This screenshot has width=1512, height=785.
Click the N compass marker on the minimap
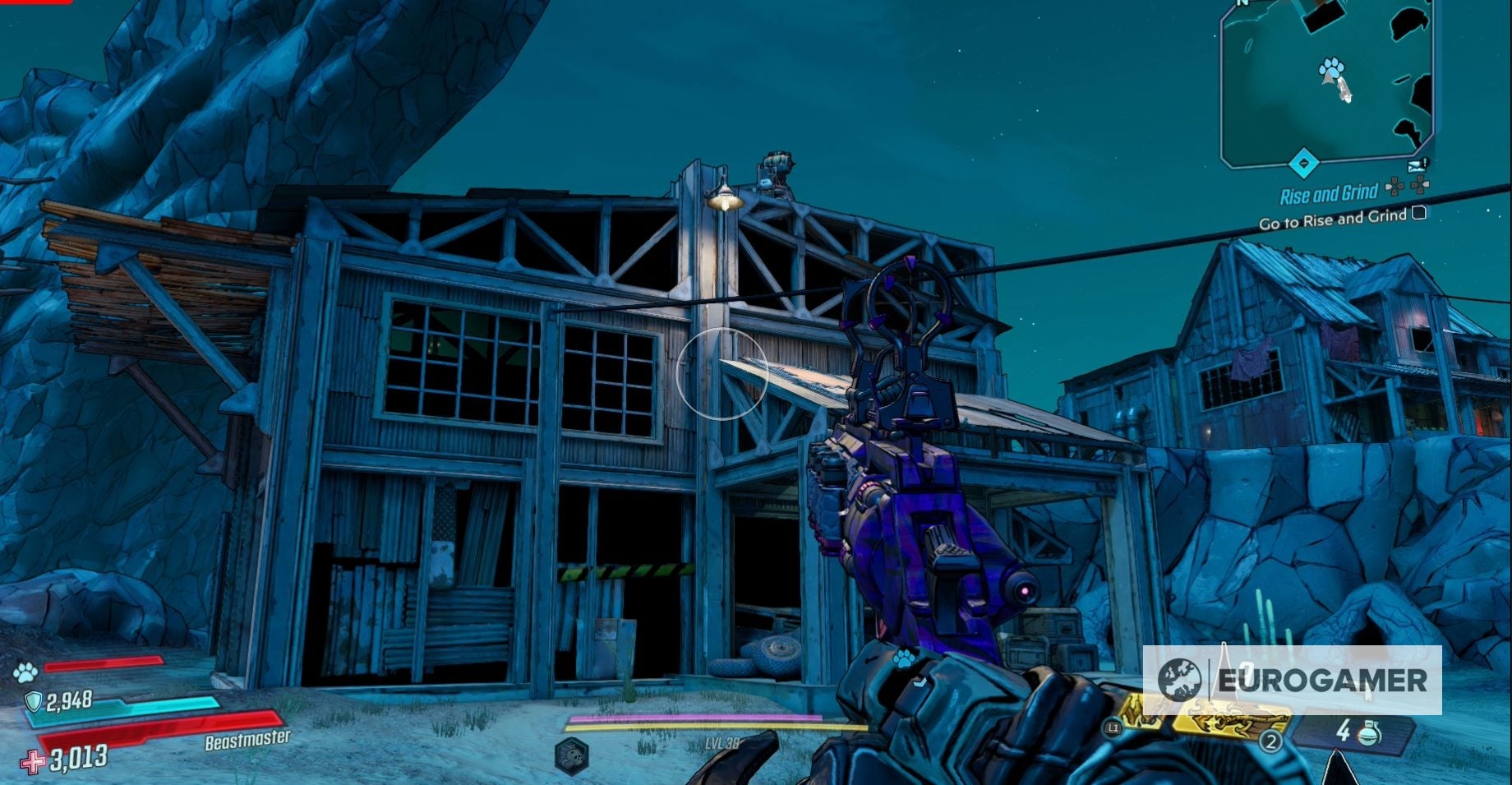click(1241, 7)
